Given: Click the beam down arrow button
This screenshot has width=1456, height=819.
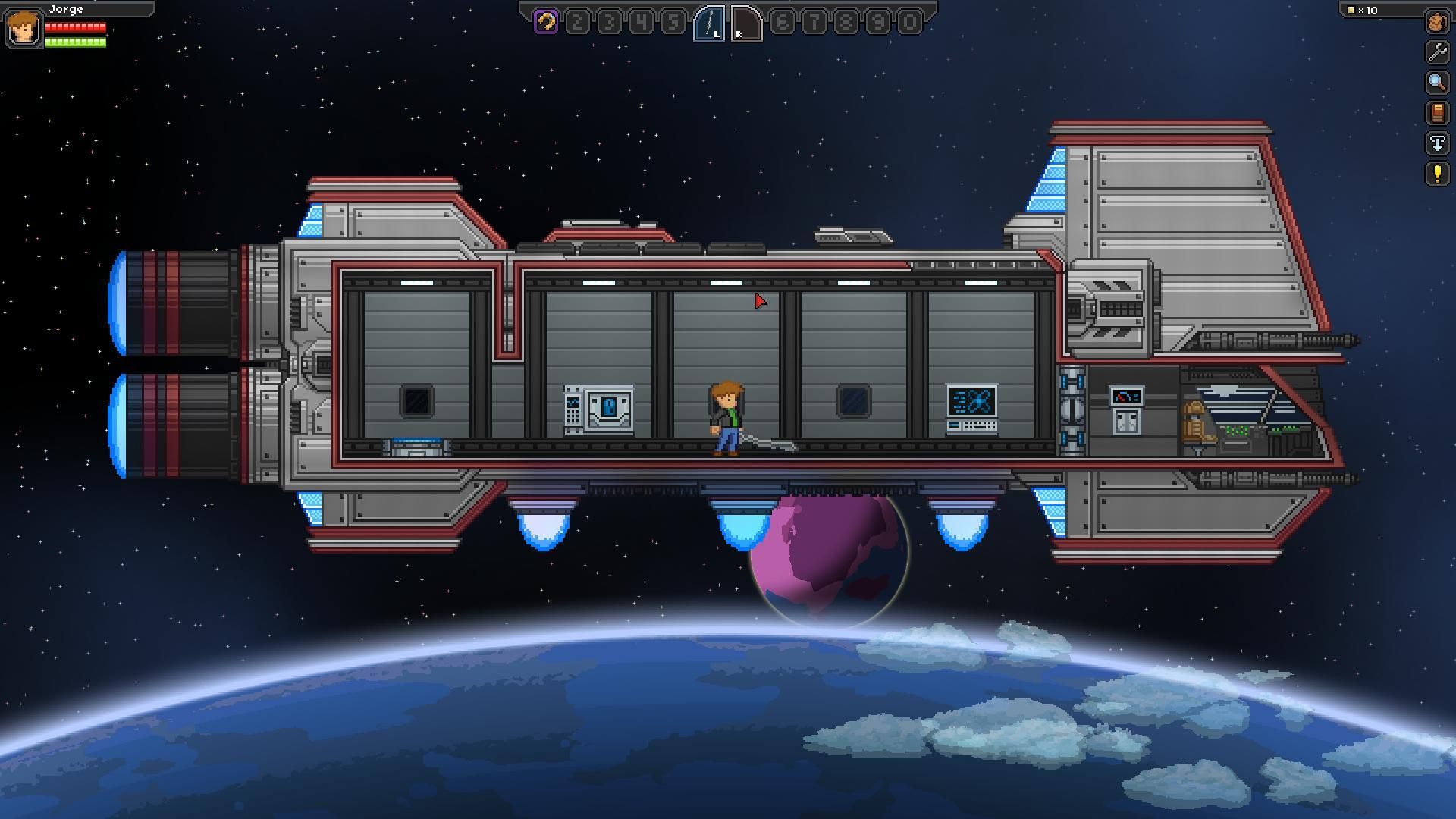Looking at the screenshot, I should pos(1436,143).
